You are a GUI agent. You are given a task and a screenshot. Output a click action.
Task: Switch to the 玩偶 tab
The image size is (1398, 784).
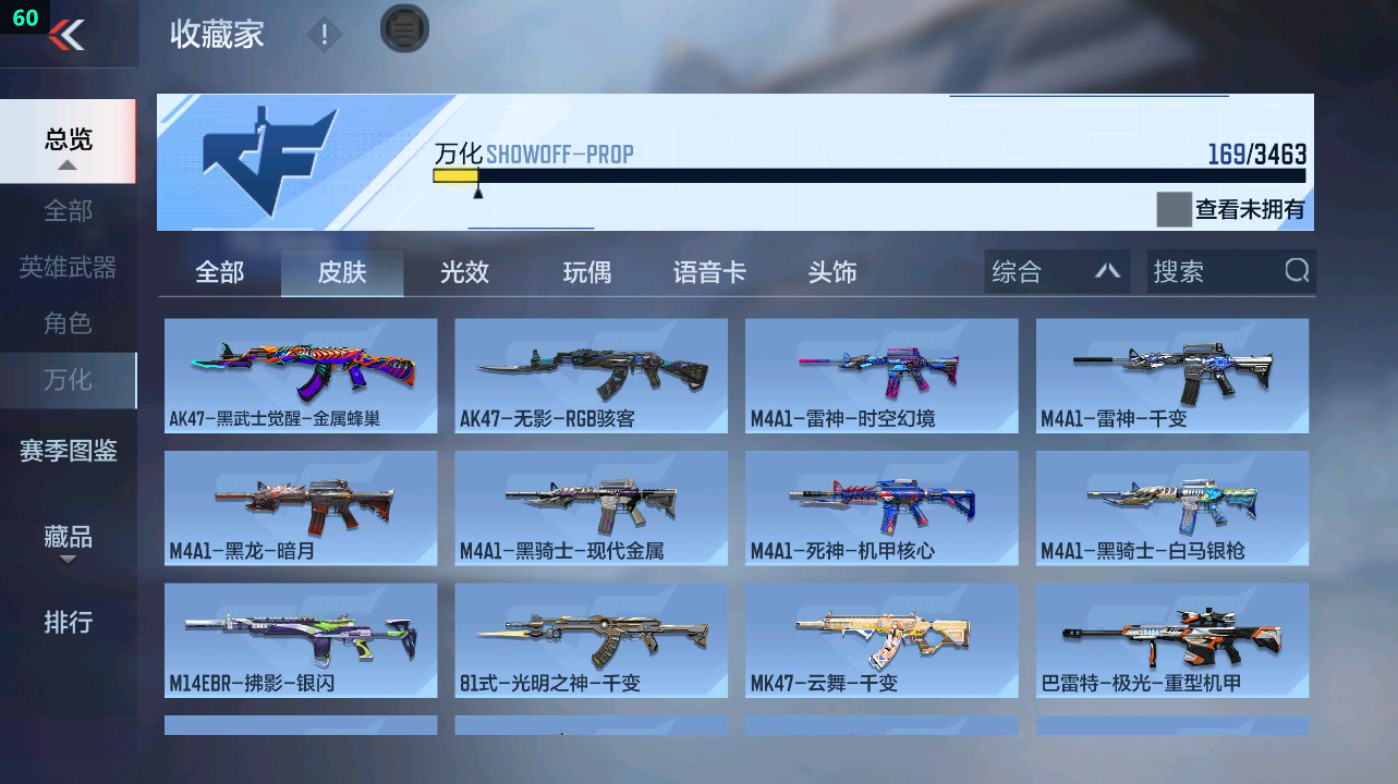[586, 272]
